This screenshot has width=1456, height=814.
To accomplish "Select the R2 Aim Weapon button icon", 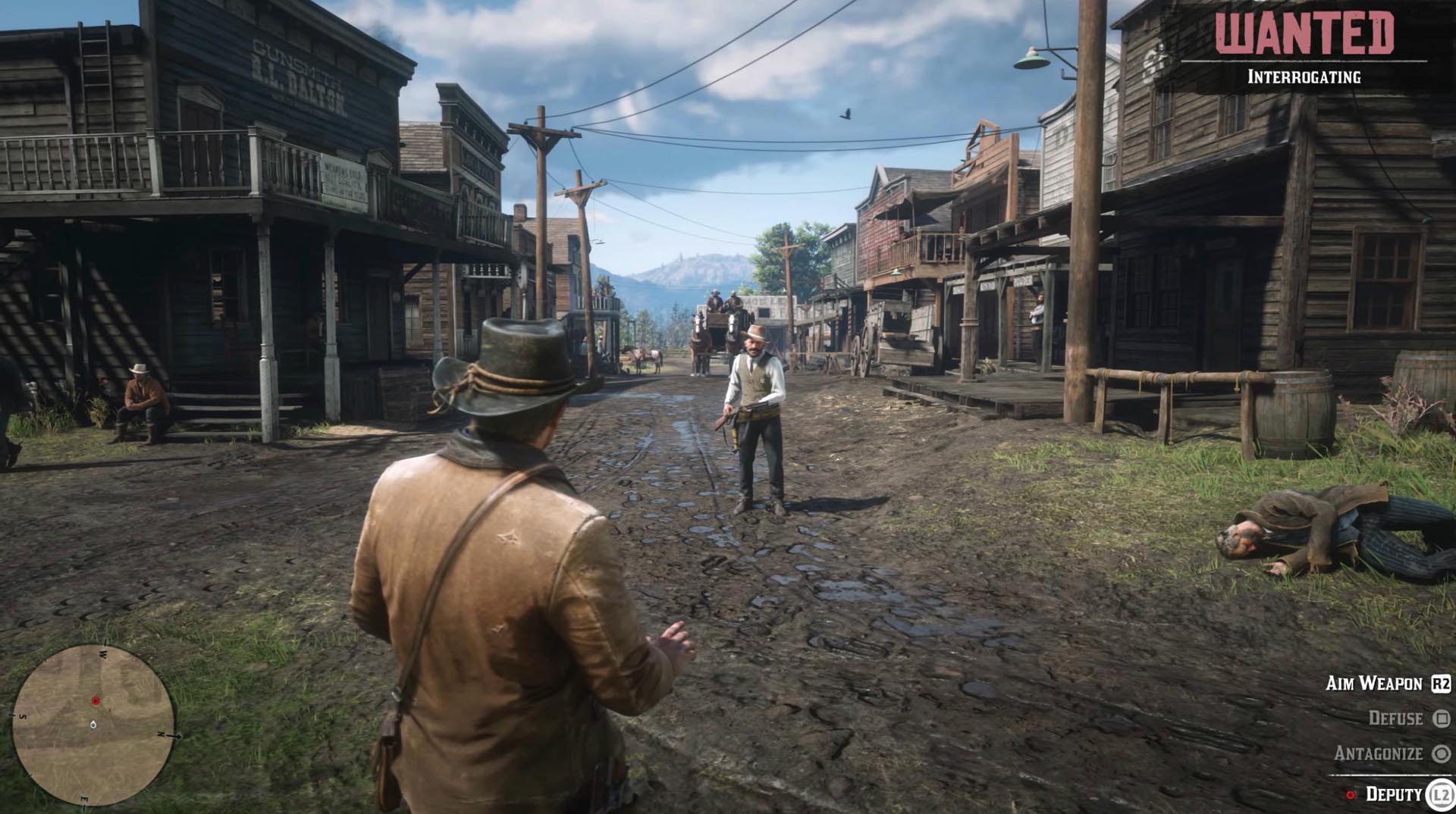I will click(x=1442, y=684).
